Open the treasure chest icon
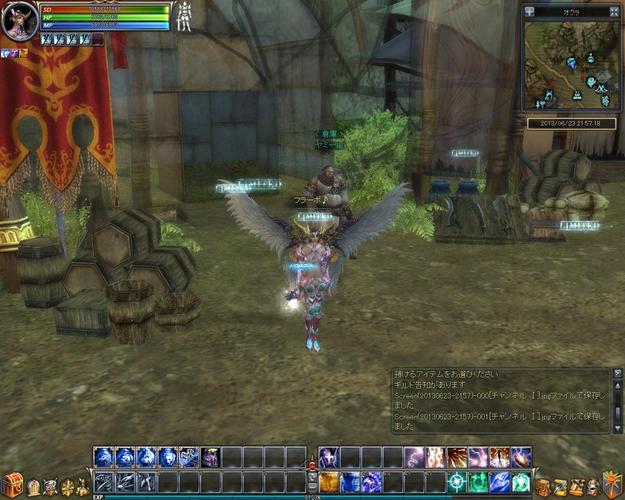Viewport: 625px width, 500px height. click(x=13, y=484)
